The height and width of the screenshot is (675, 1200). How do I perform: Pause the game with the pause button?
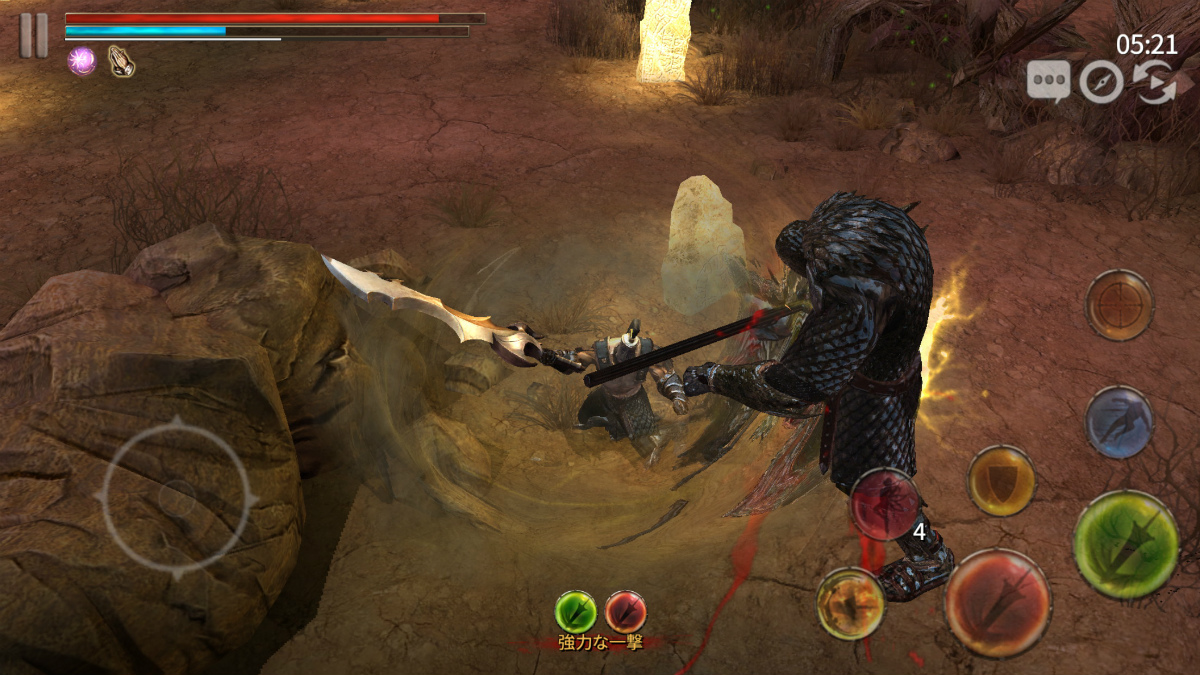33,35
